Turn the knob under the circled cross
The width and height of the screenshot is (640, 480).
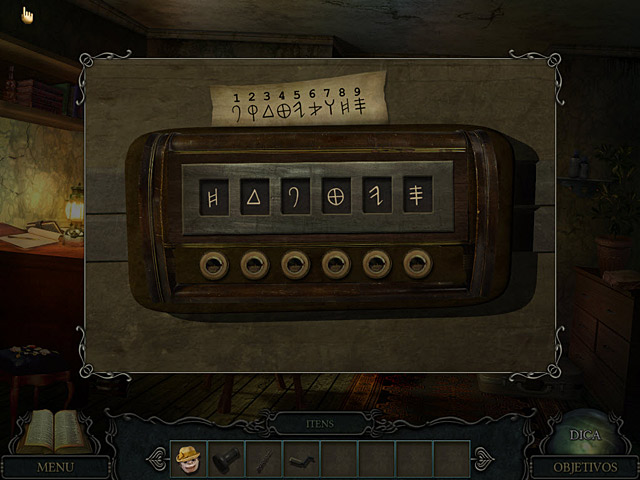pos(336,264)
